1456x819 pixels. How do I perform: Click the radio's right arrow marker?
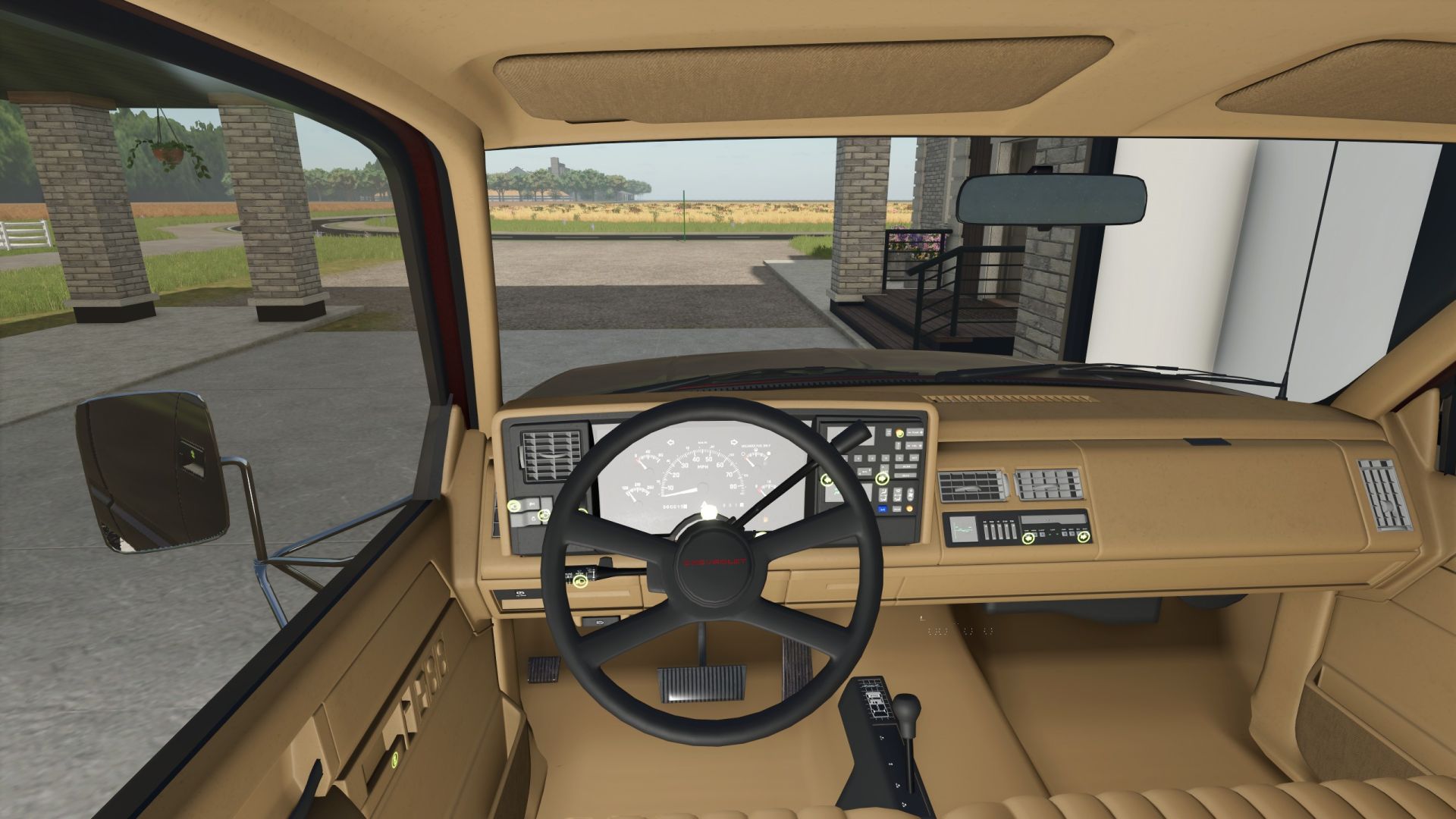1083,537
